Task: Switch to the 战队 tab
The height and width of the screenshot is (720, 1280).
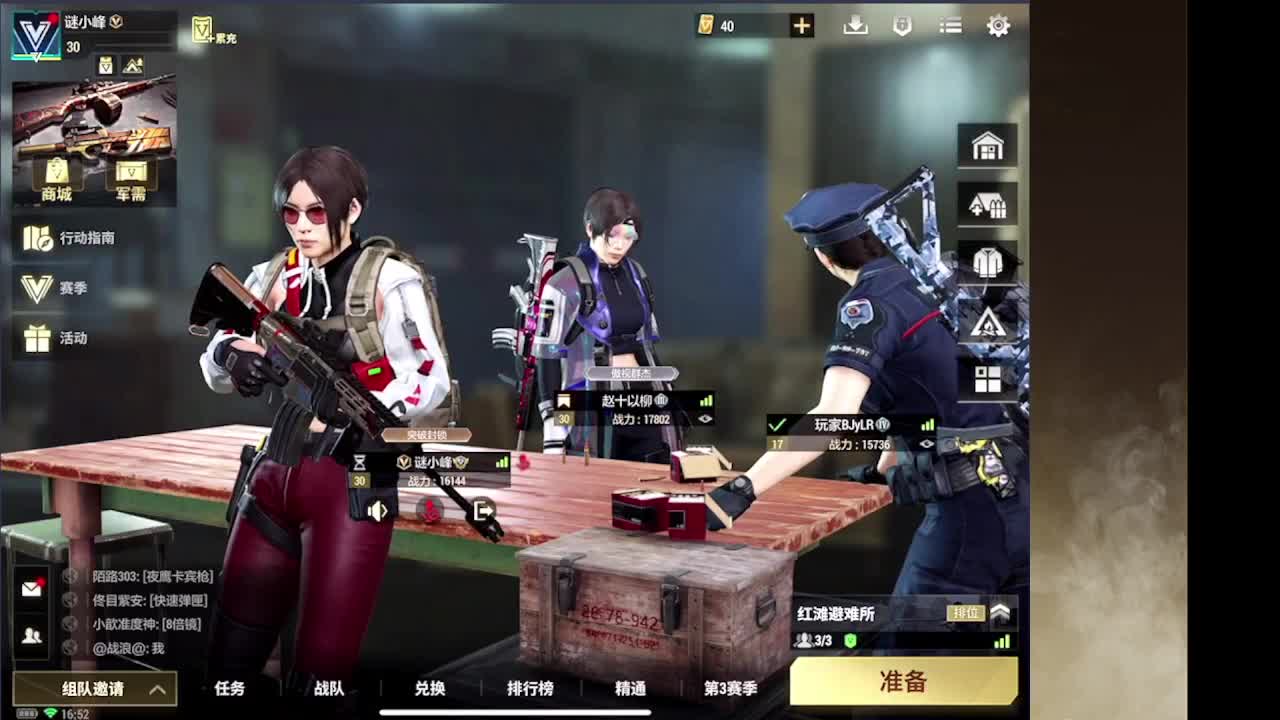Action: pyautogui.click(x=330, y=688)
